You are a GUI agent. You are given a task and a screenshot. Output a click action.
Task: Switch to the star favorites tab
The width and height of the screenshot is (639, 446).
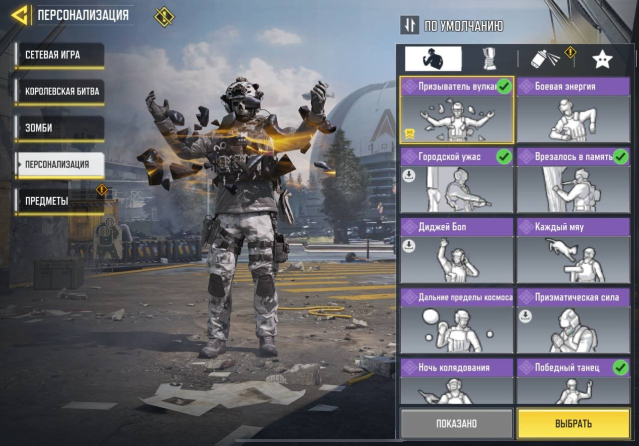[x=601, y=58]
